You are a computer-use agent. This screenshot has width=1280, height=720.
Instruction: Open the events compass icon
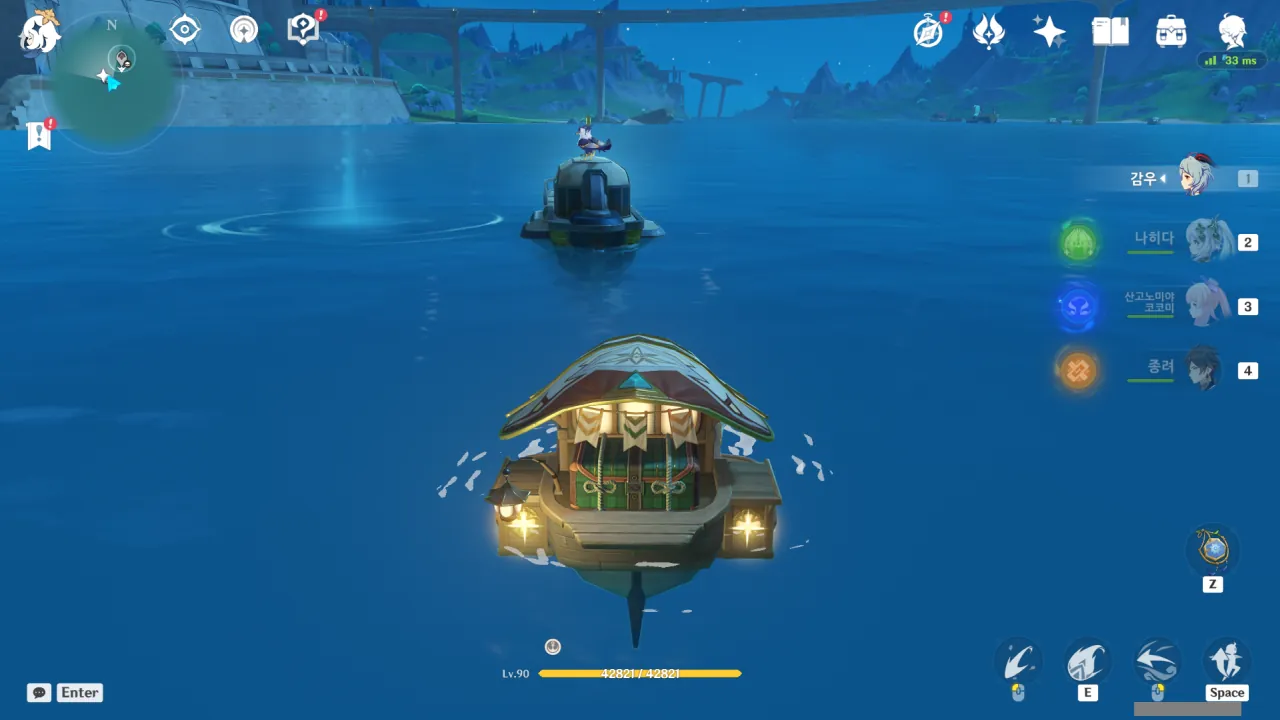(x=929, y=32)
